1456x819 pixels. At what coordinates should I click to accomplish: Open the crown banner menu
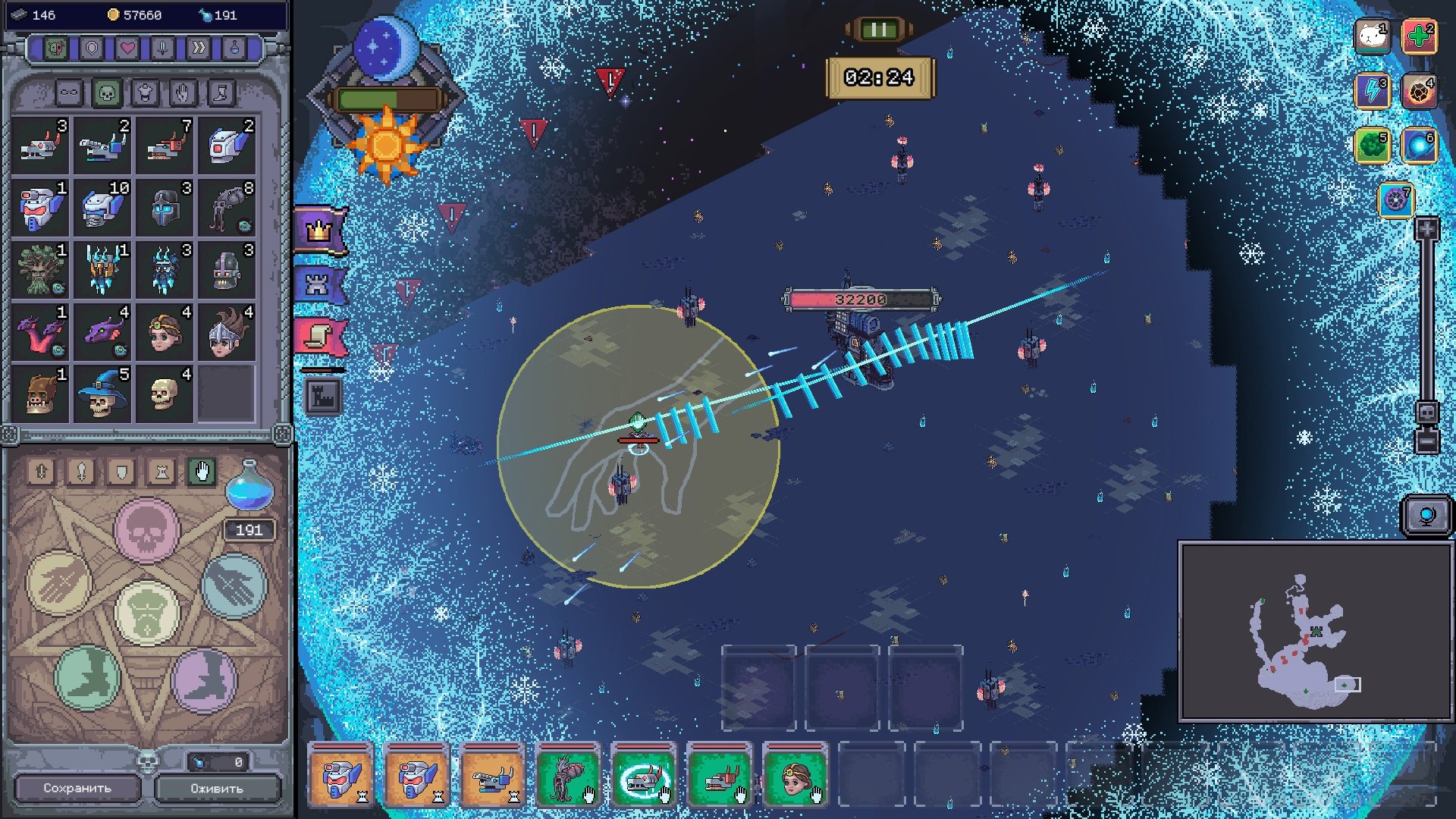(x=320, y=231)
